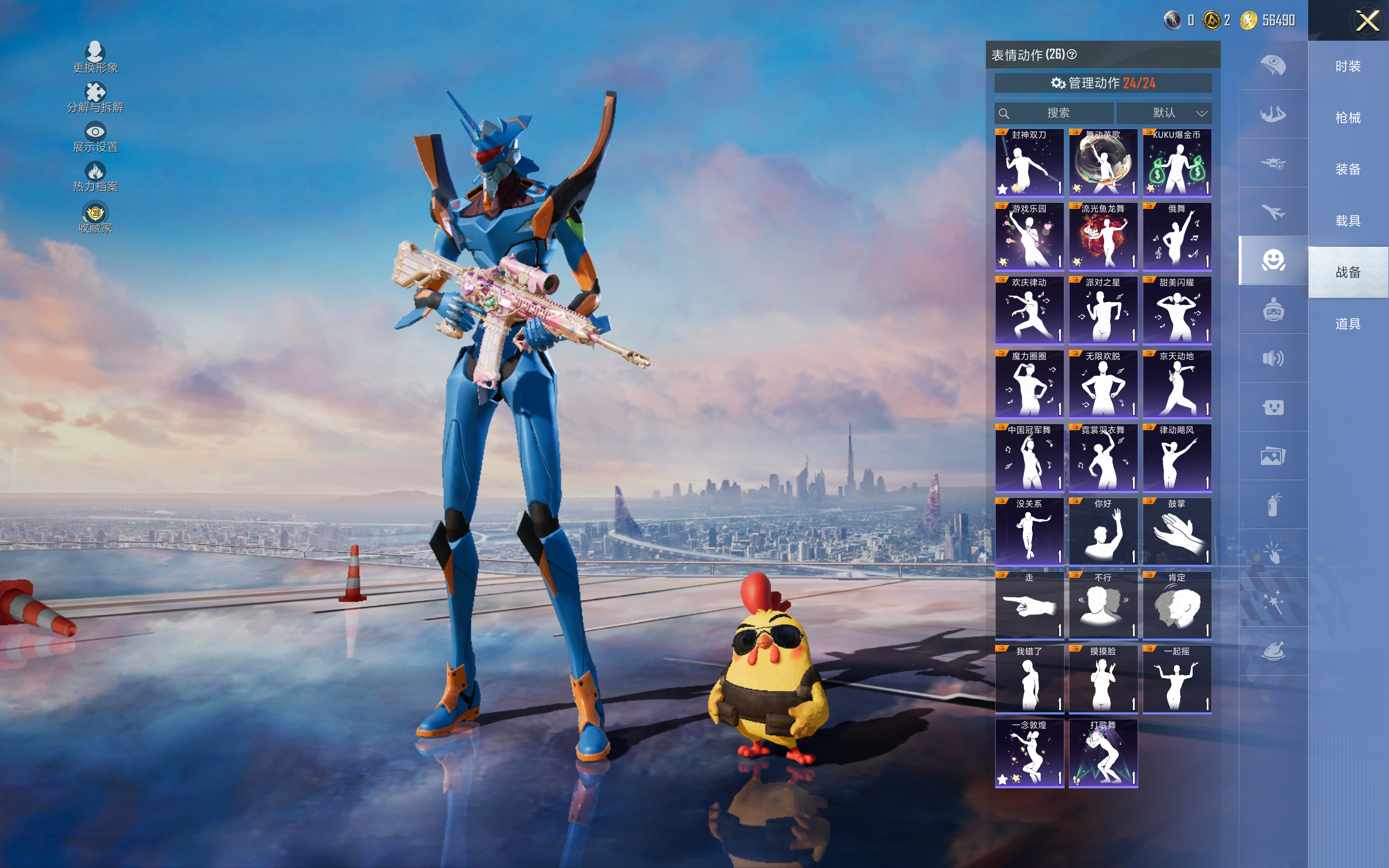
Task: Open 分解与拆解 puzzle piece option
Action: point(95,98)
